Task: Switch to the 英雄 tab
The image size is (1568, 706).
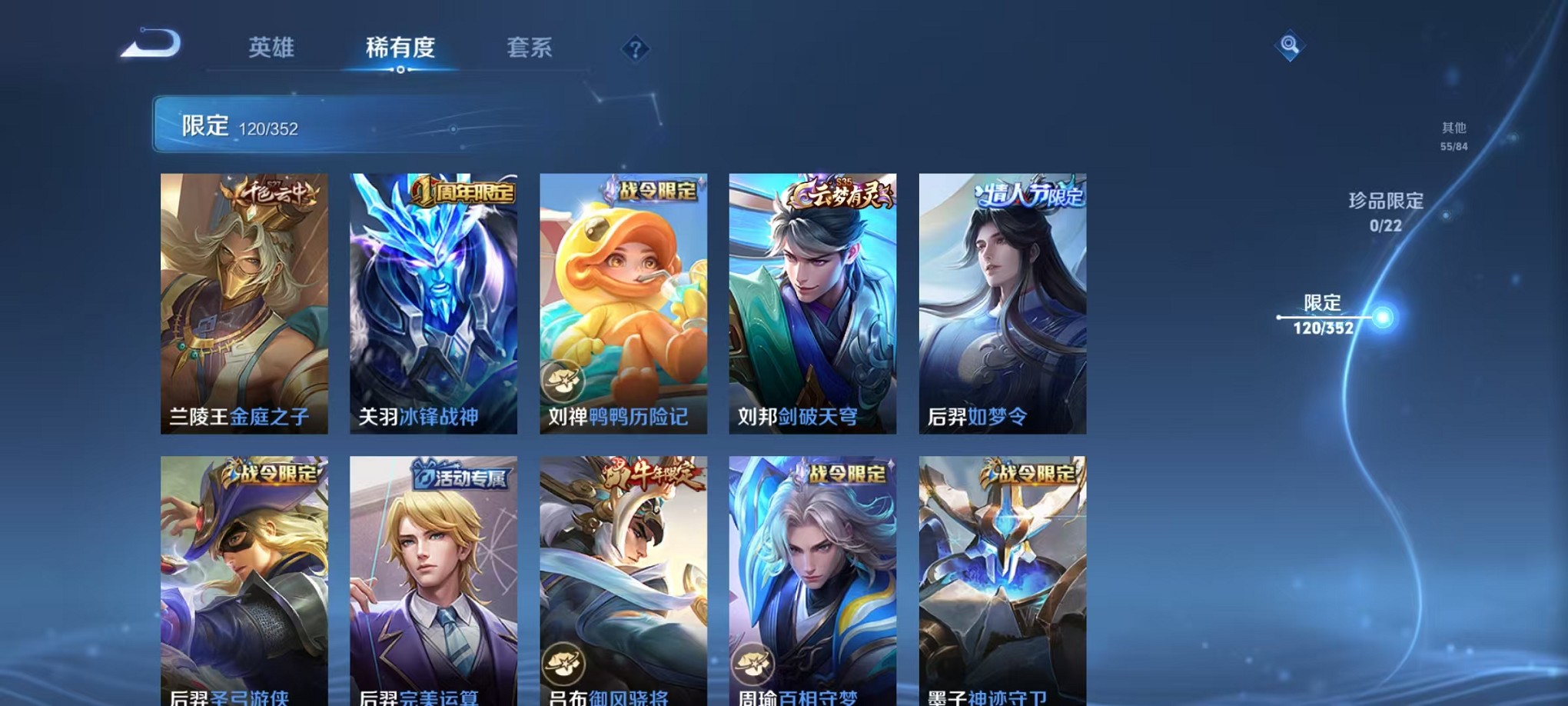Action: [x=273, y=48]
